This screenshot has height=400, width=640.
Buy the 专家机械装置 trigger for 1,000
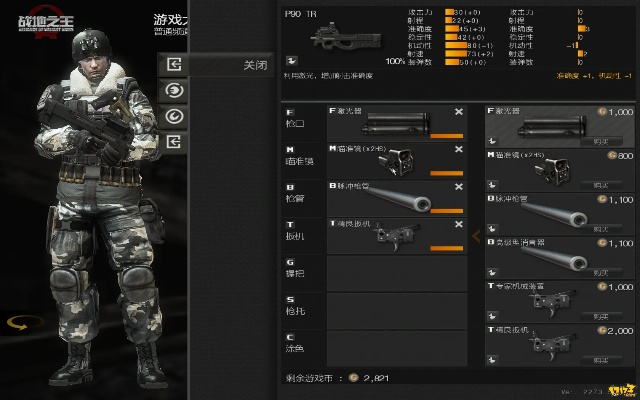point(600,316)
